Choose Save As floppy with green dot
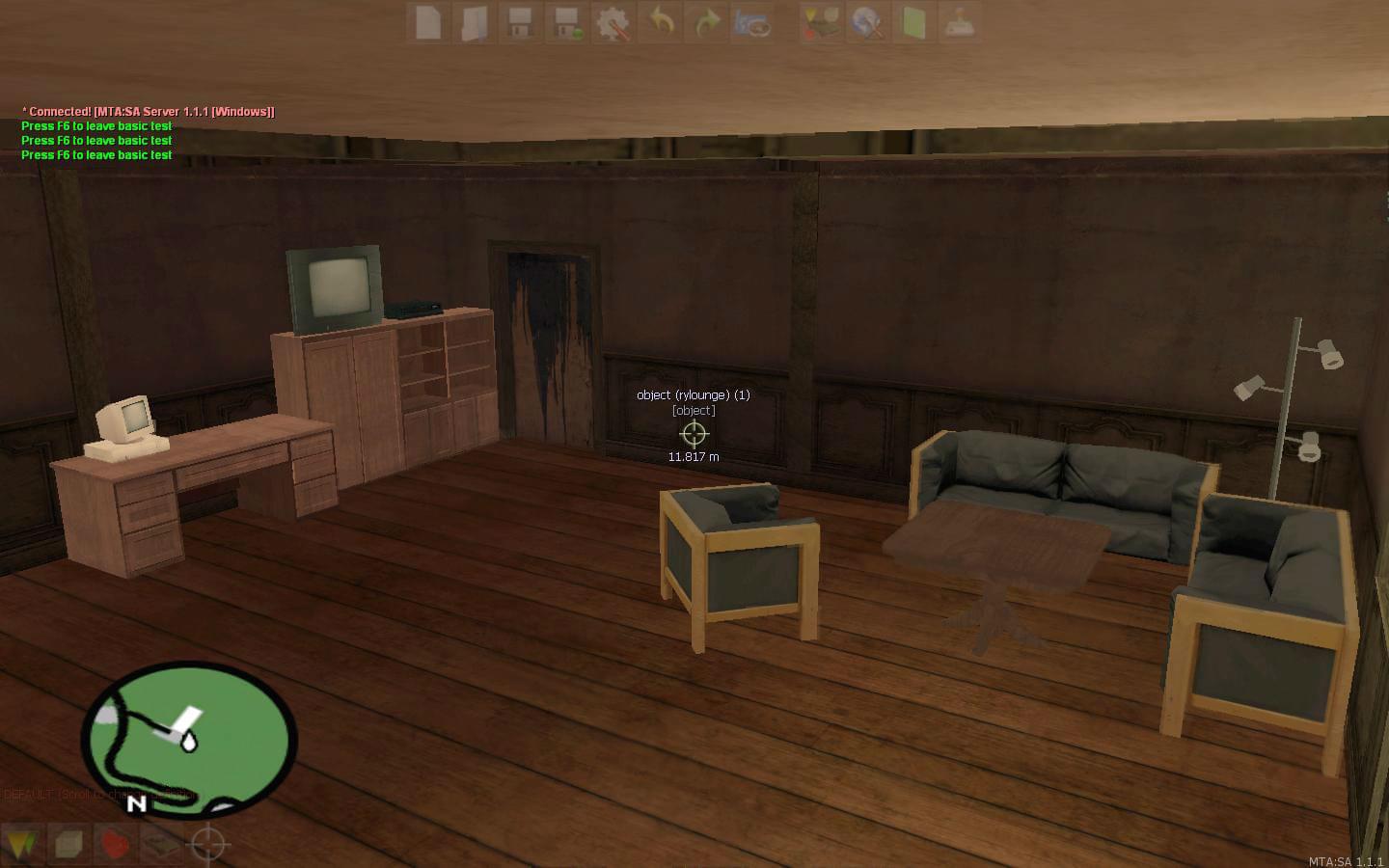 pos(566,22)
